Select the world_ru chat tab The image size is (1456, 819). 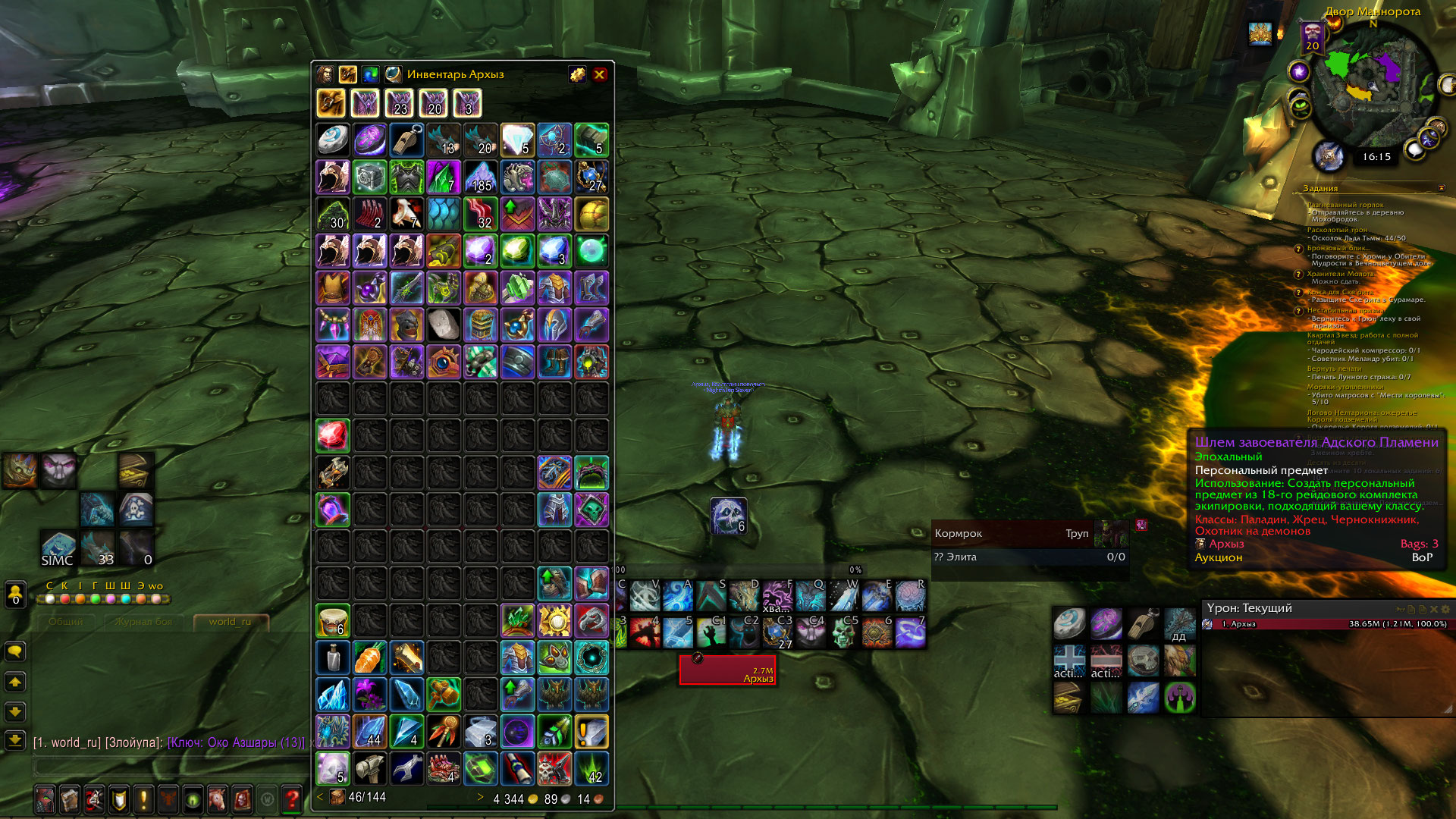[230, 622]
